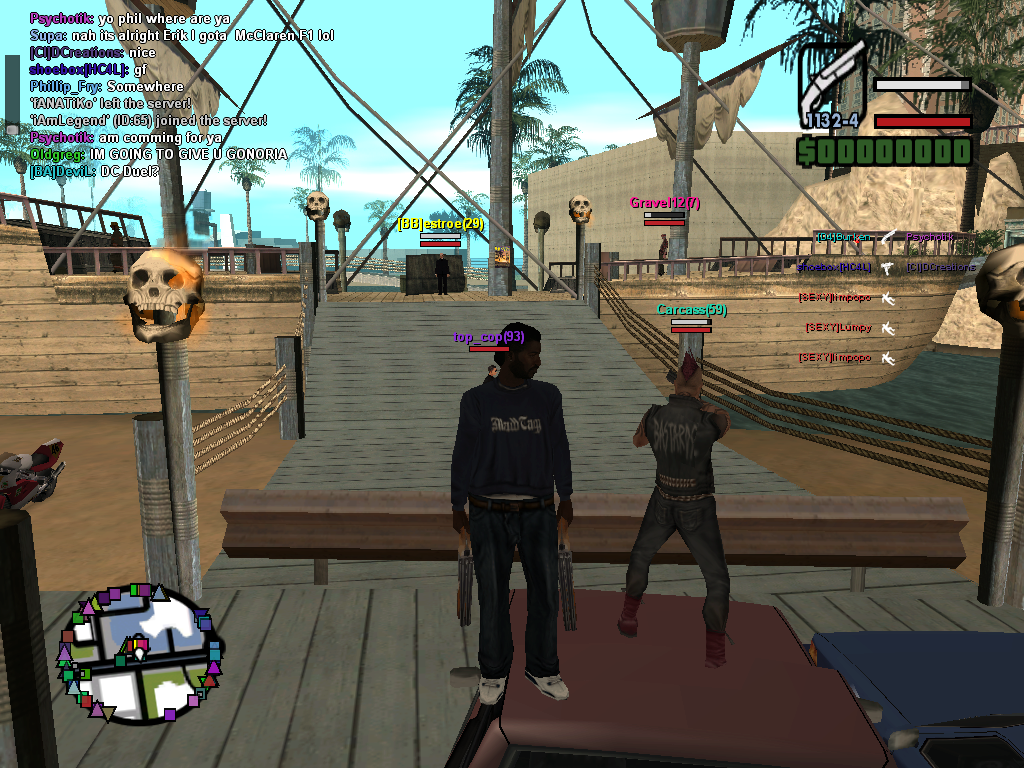The height and width of the screenshot is (768, 1024).
Task: Select Oldgreg's green chat message
Action: [158, 154]
